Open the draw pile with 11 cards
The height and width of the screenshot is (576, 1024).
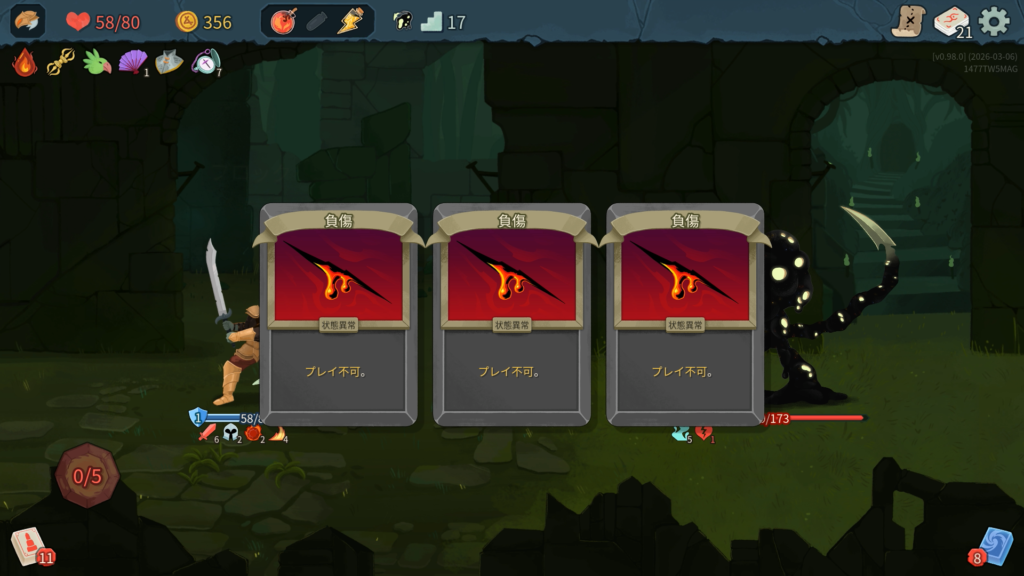tap(28, 545)
